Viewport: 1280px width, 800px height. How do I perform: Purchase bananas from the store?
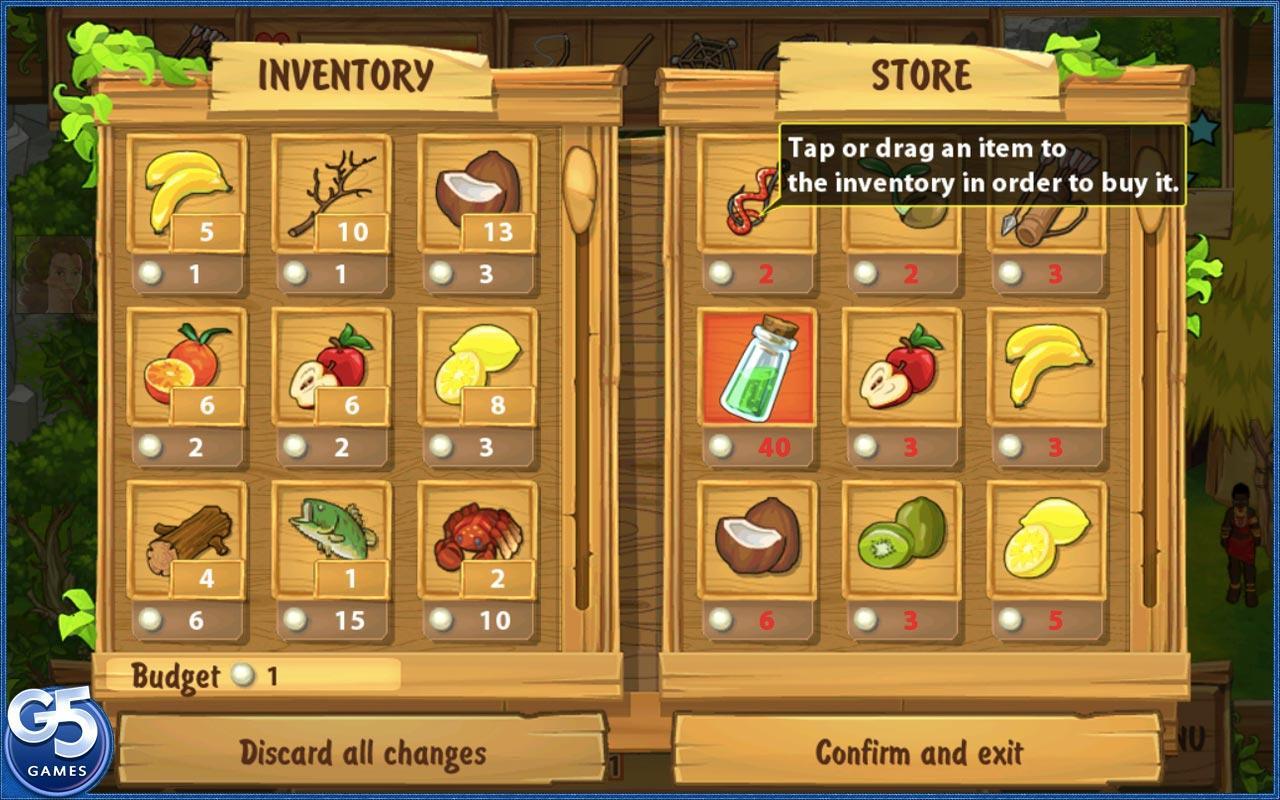coord(1047,365)
